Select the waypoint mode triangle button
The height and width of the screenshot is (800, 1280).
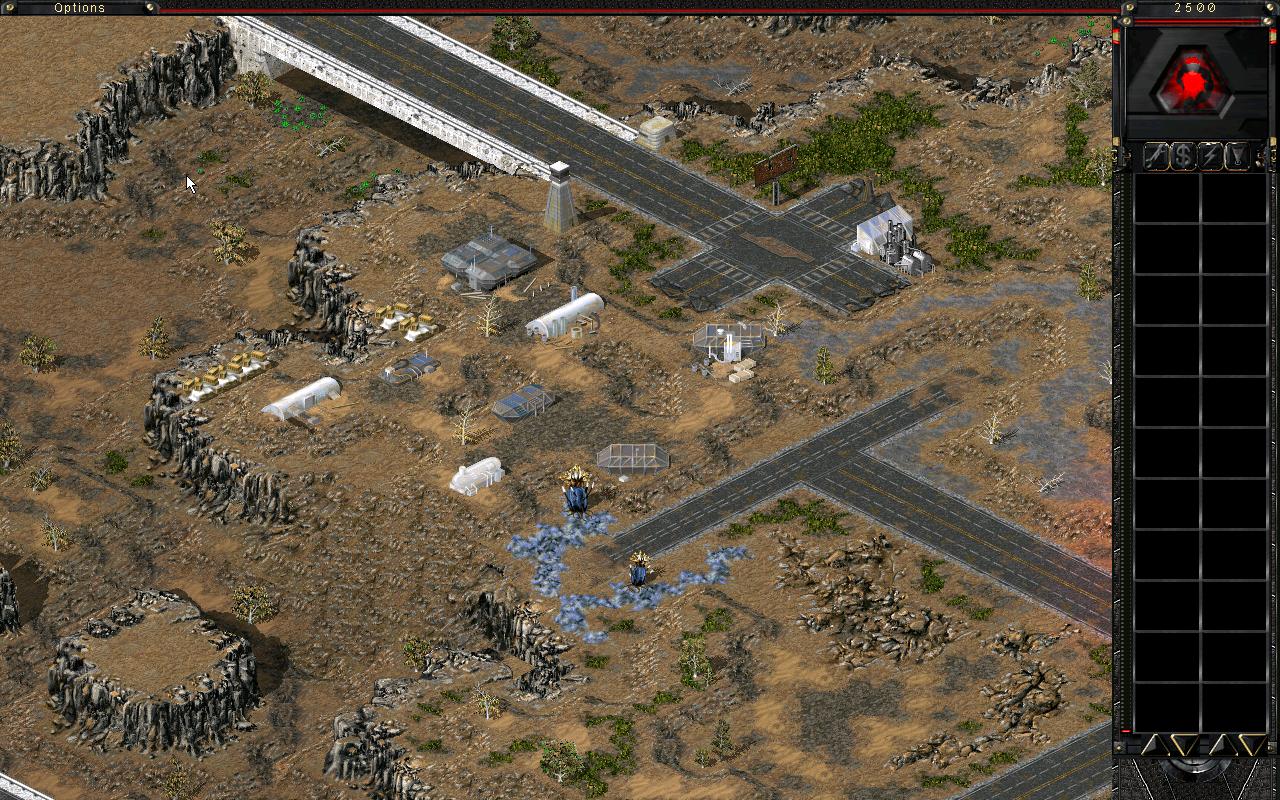coord(1238,156)
